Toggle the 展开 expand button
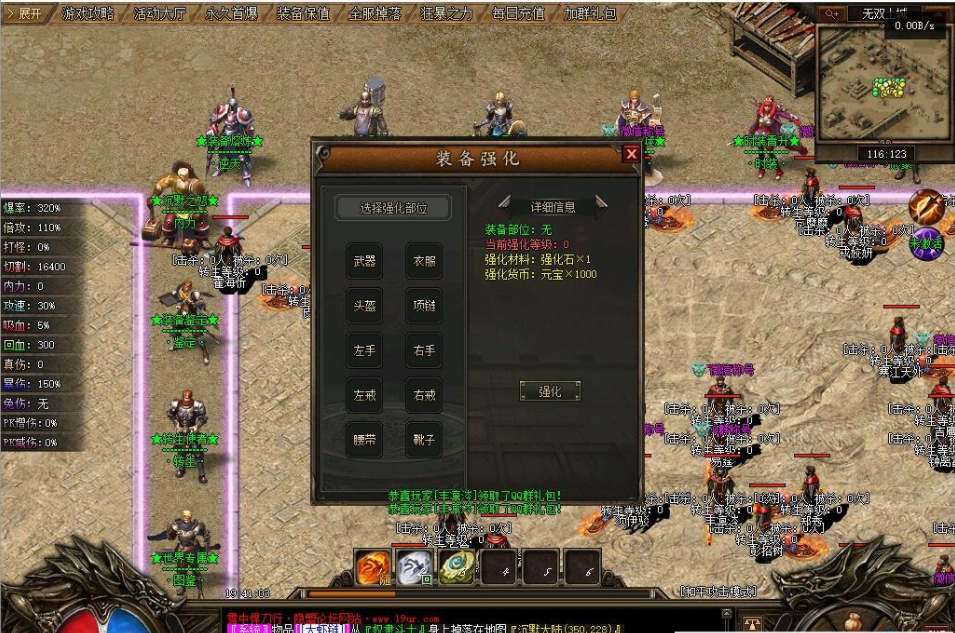955x633 pixels. point(25,14)
